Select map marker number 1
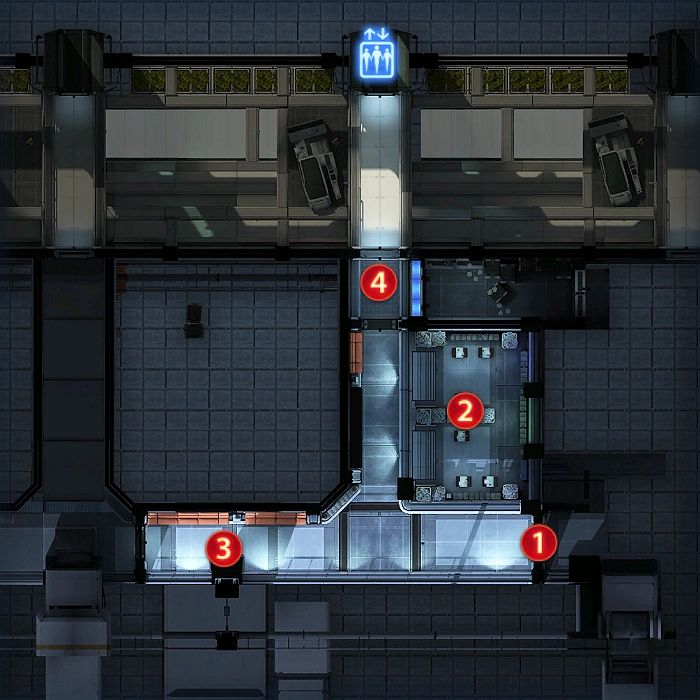This screenshot has height=700, width=700. (x=537, y=543)
